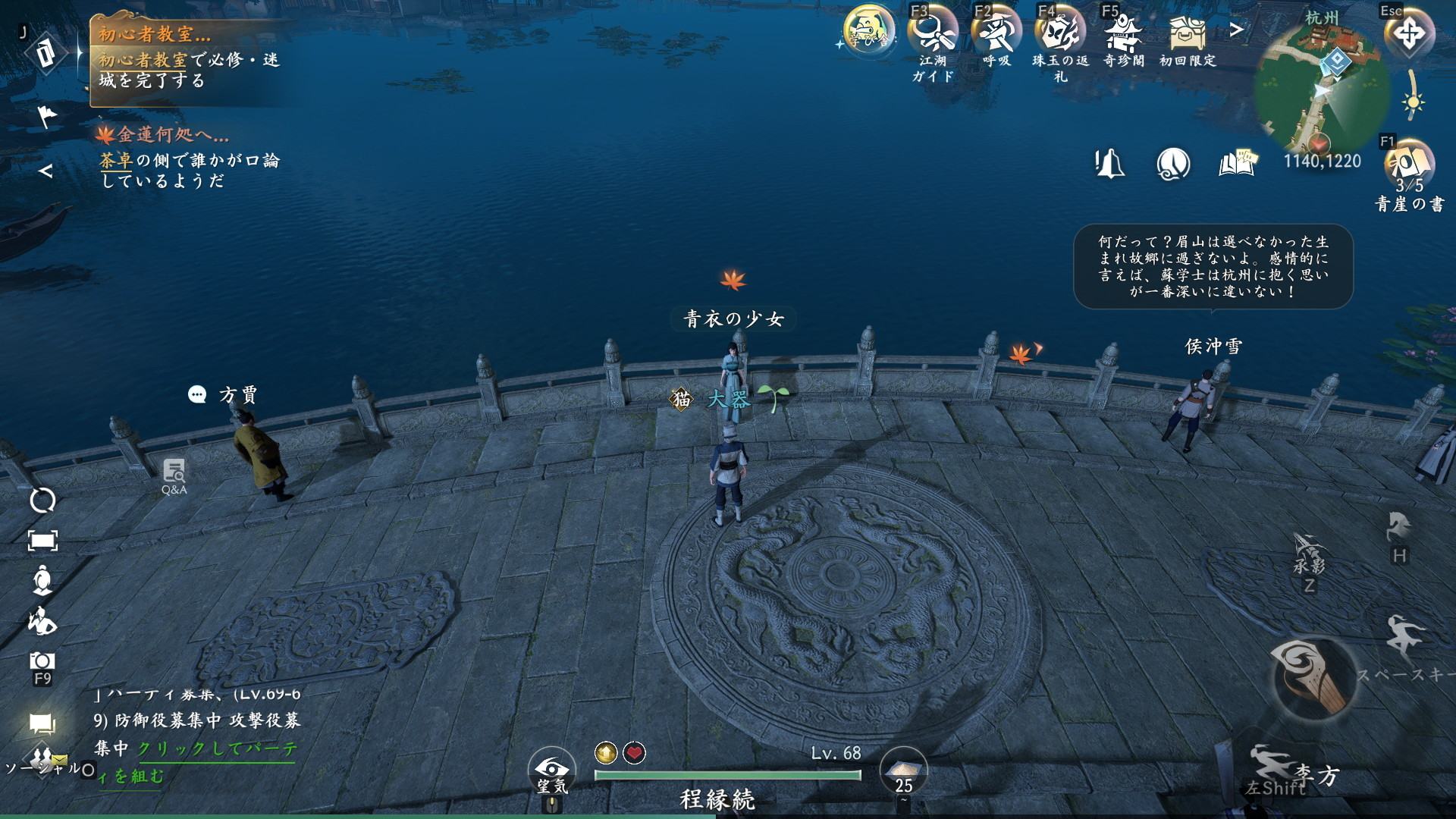Screen dimensions: 1456x819
Task: Collapse the quest panel with left arrow
Action: tap(45, 171)
